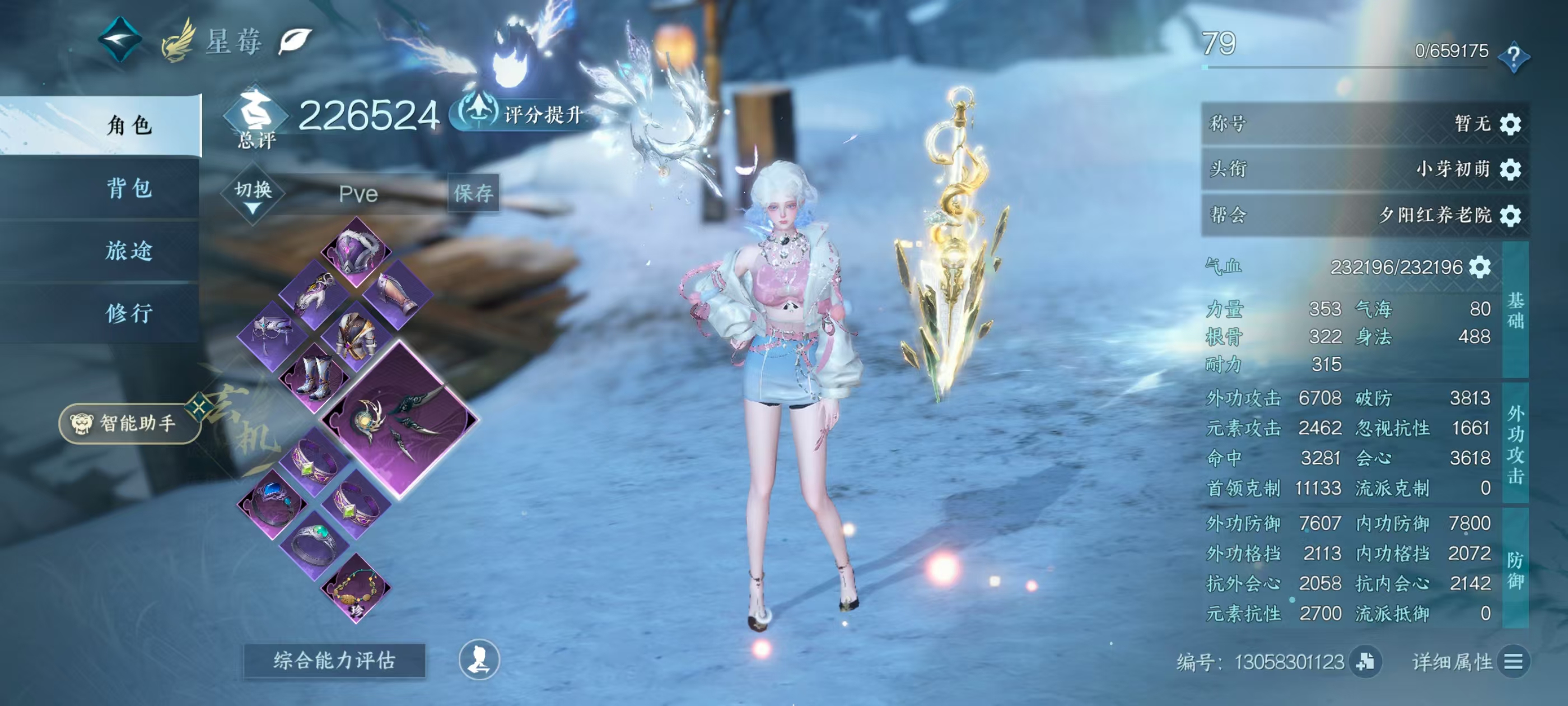The image size is (1568, 706).
Task: Open settings gear for 称号
Action: click(1510, 124)
